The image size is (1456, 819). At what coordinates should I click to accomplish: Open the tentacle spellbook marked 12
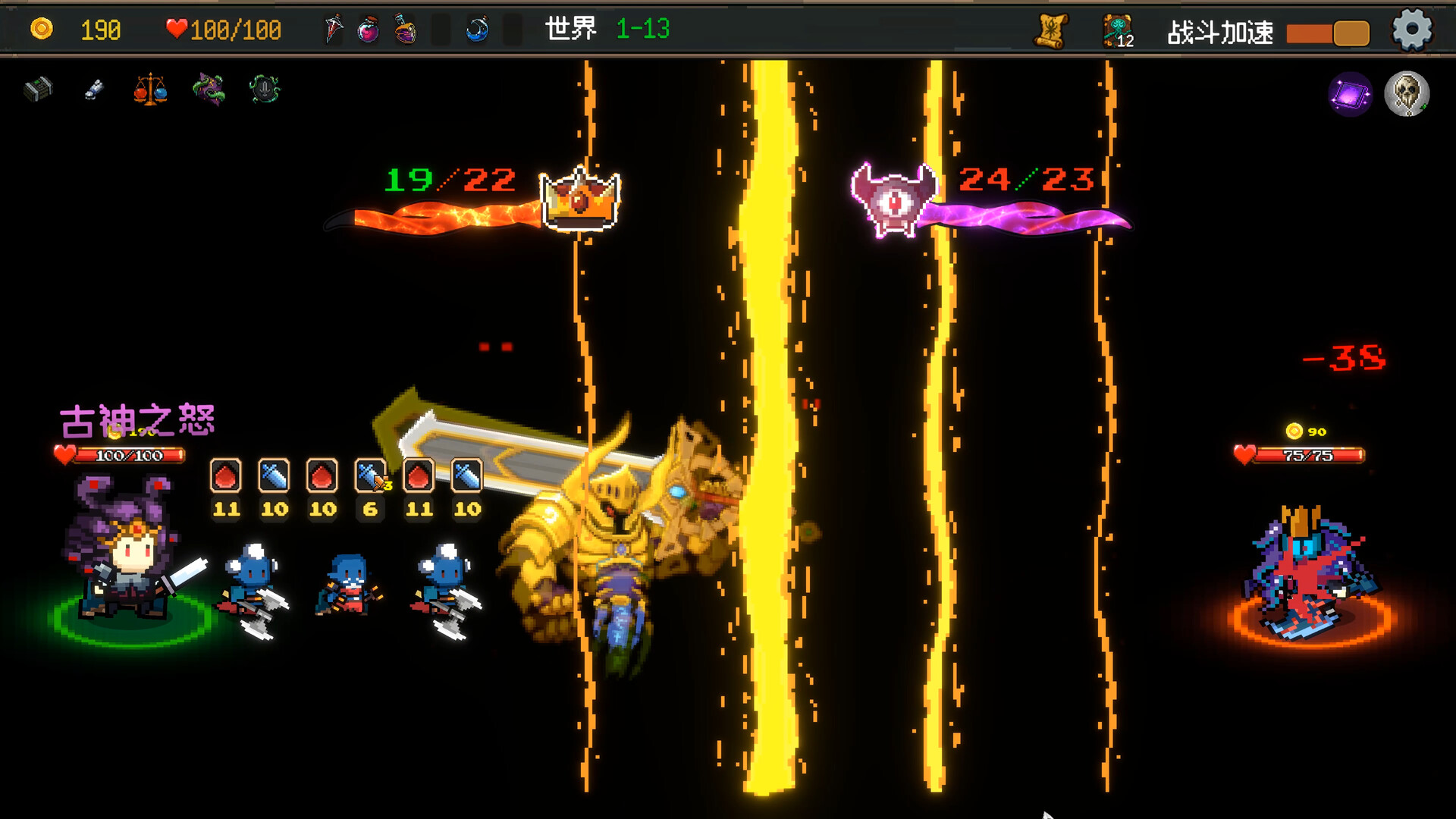point(1118,32)
